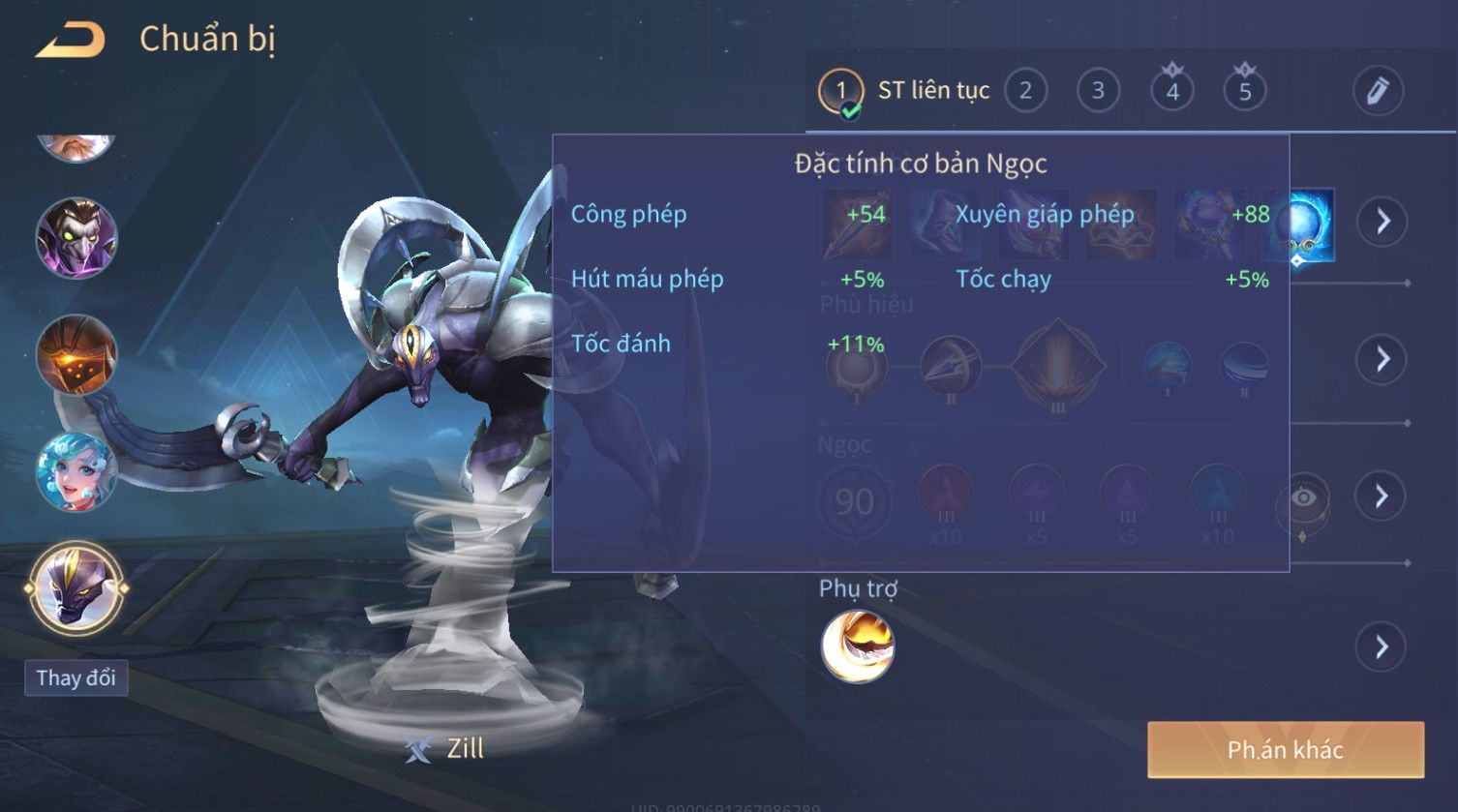Image resolution: width=1458 pixels, height=812 pixels.
Task: Open the Ngọc details arrow
Action: point(1382,496)
